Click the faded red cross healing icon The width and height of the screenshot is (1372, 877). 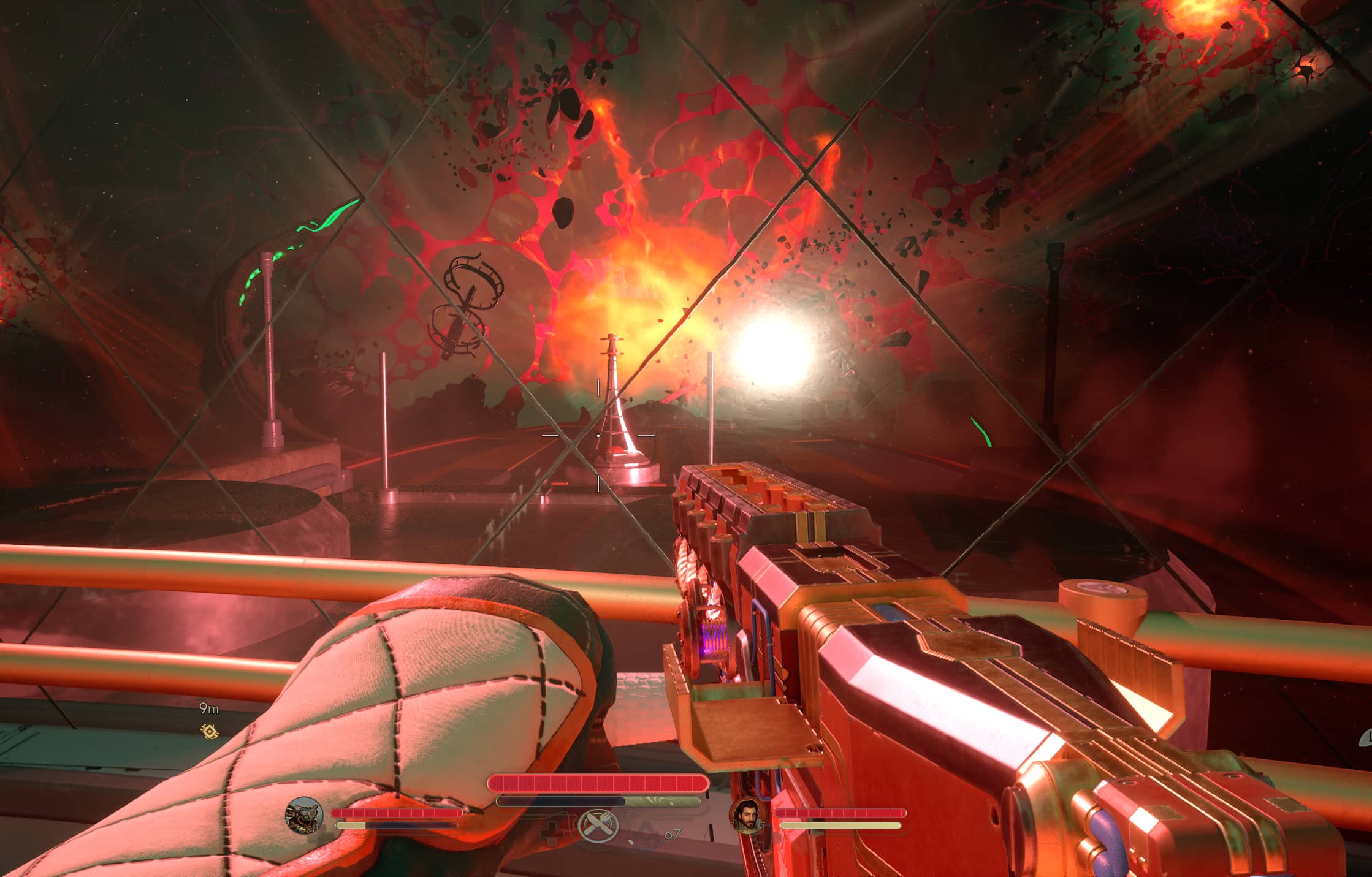(x=552, y=835)
